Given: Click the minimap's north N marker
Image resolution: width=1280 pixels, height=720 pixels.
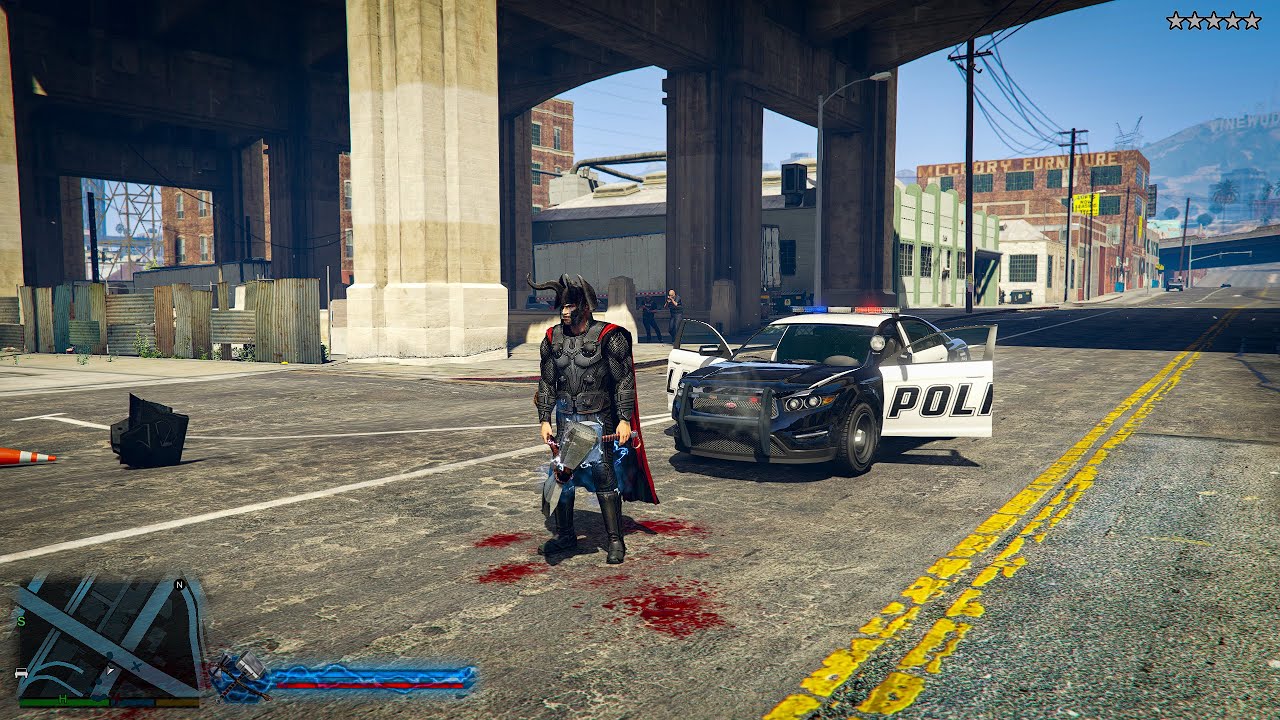Looking at the screenshot, I should click(179, 585).
